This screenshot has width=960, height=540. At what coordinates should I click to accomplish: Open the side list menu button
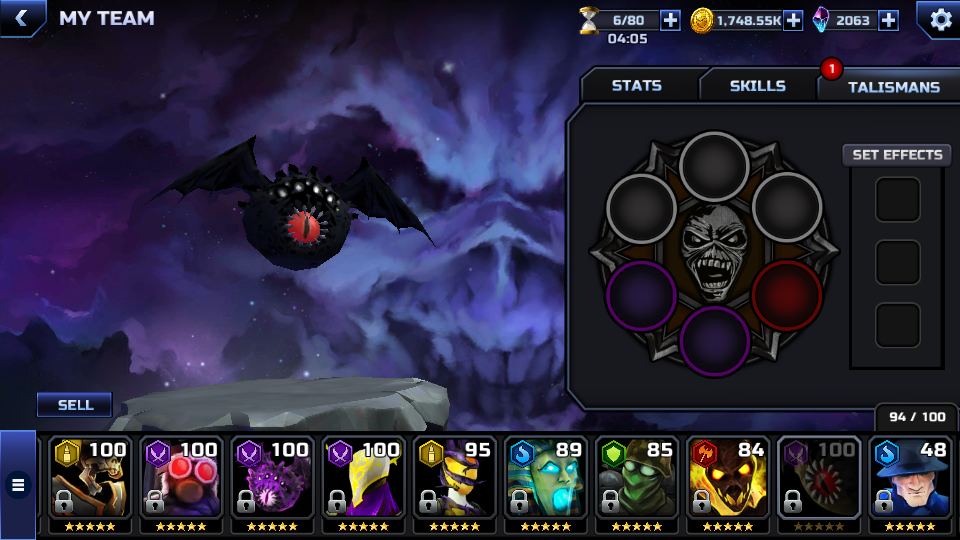pos(17,485)
